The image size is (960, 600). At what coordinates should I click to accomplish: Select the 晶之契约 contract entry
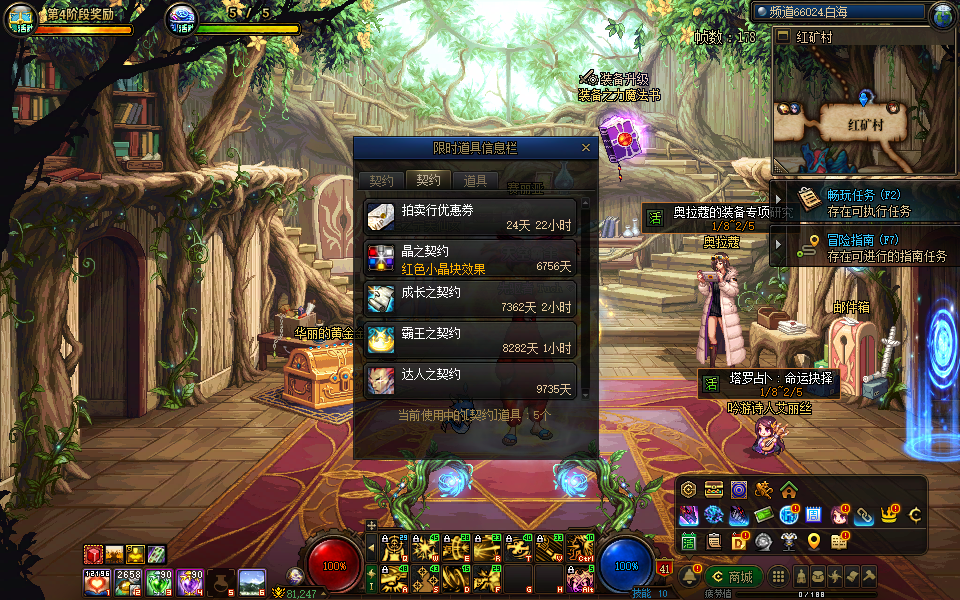point(471,258)
